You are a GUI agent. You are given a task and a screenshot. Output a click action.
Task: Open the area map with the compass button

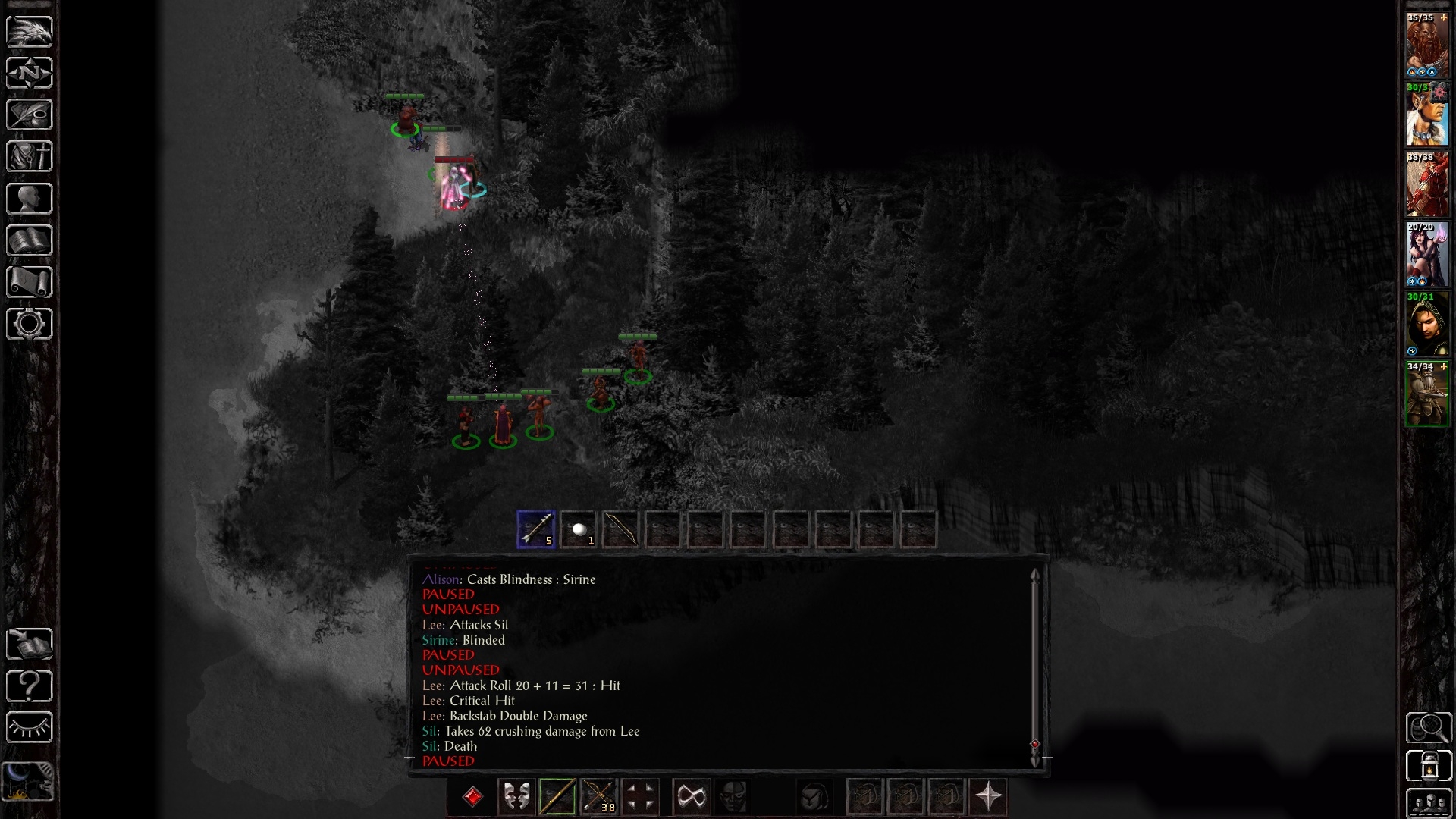30,73
